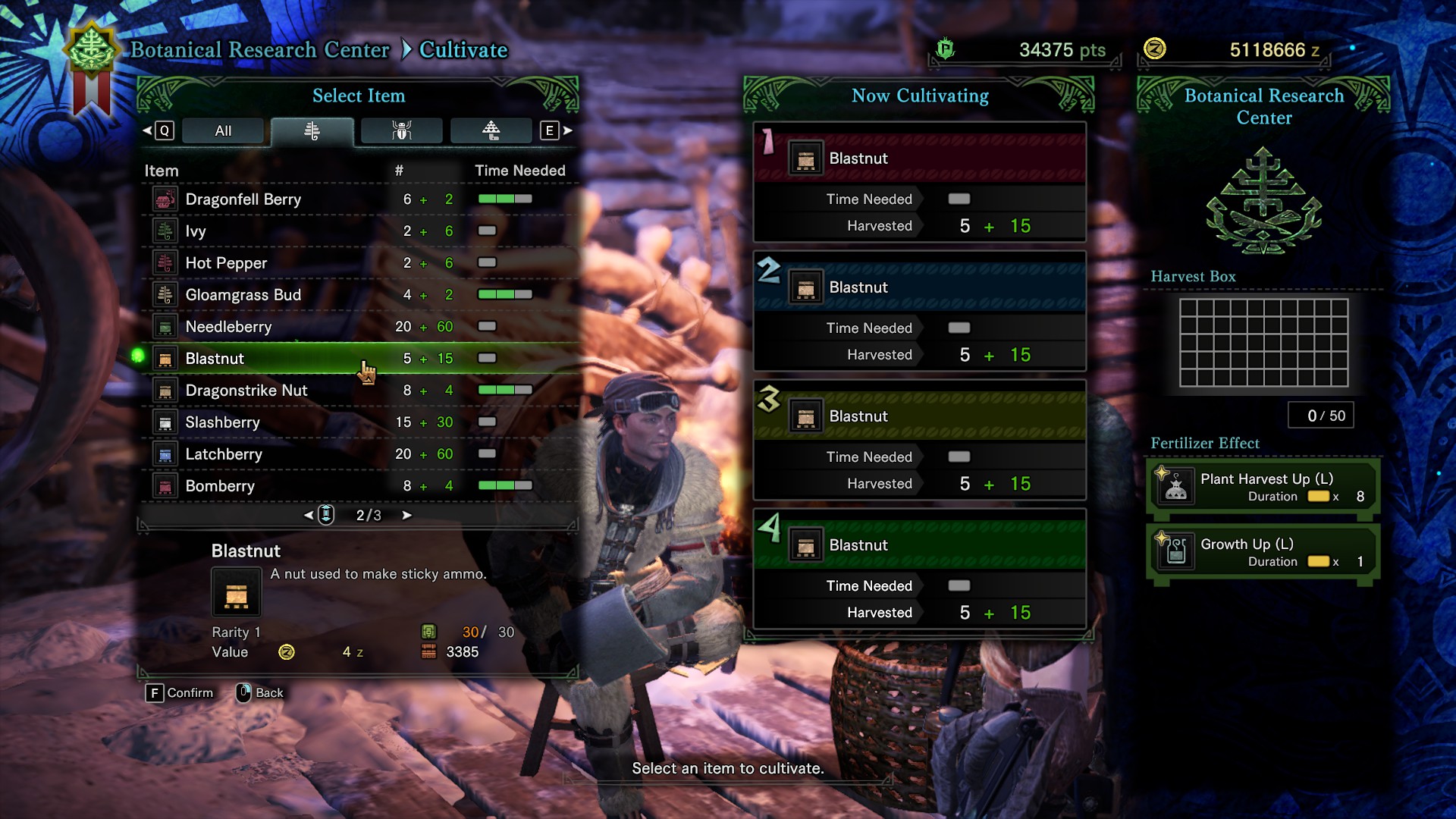
Task: Select the highlighted Blastnut row
Action: pyautogui.click(x=215, y=359)
